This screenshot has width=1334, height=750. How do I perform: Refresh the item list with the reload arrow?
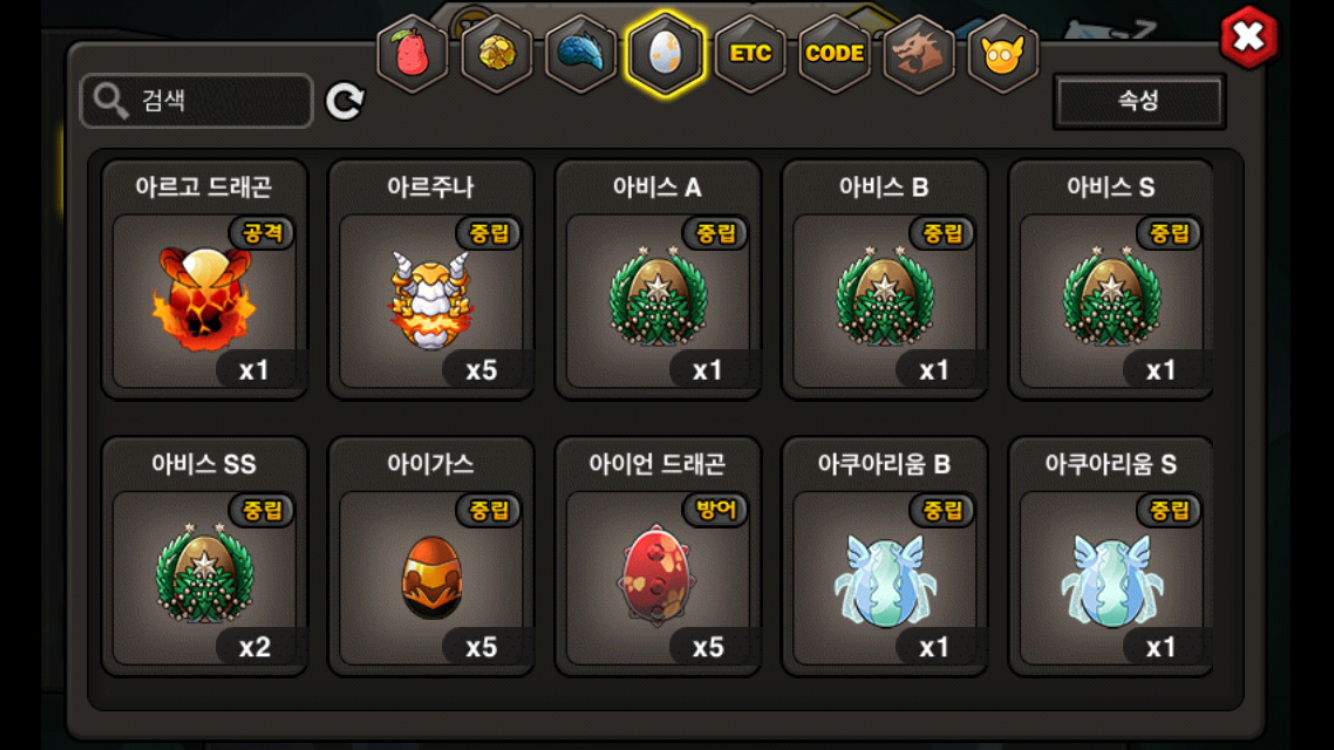[345, 101]
